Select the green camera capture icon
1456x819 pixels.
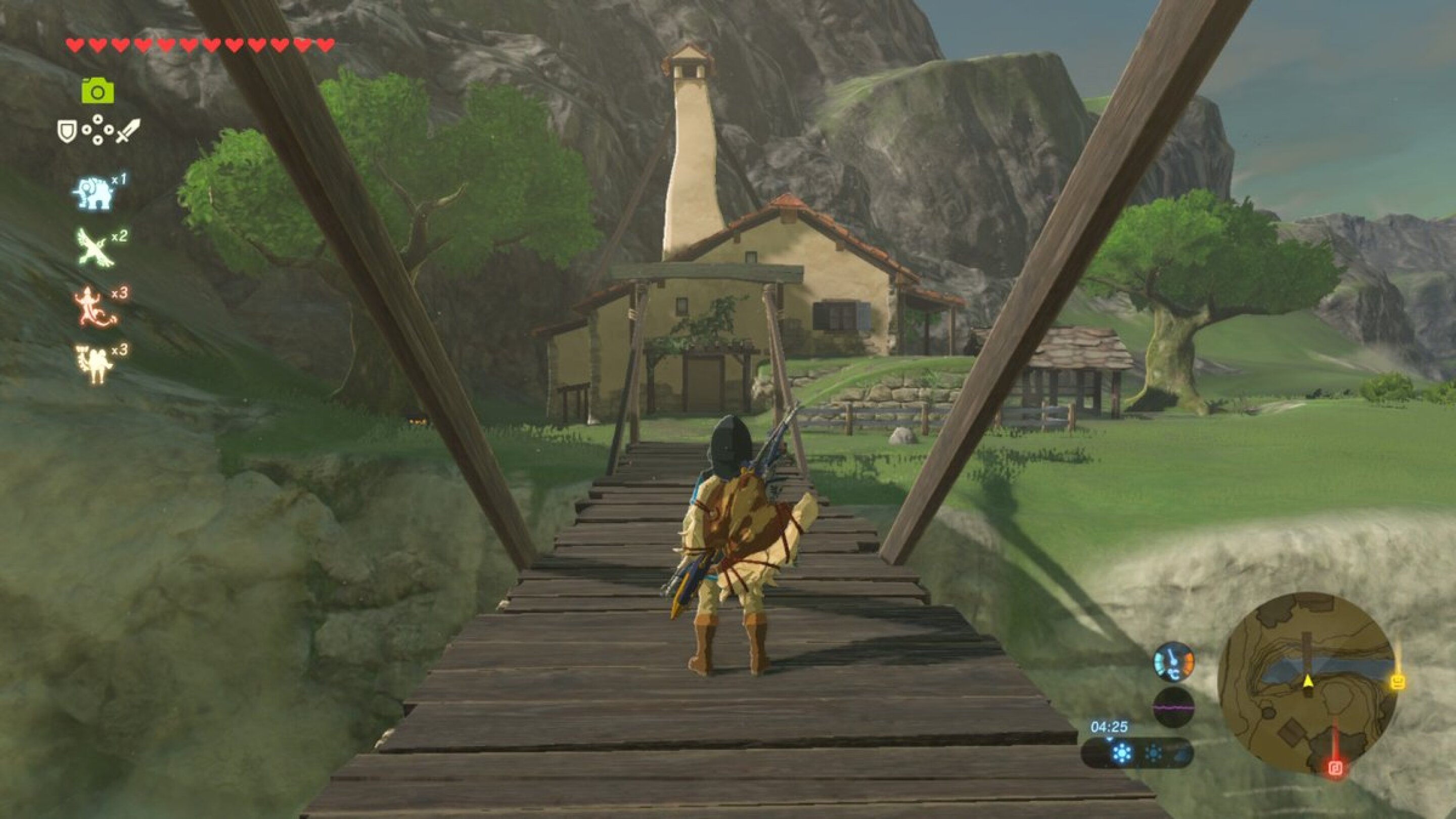99,90
